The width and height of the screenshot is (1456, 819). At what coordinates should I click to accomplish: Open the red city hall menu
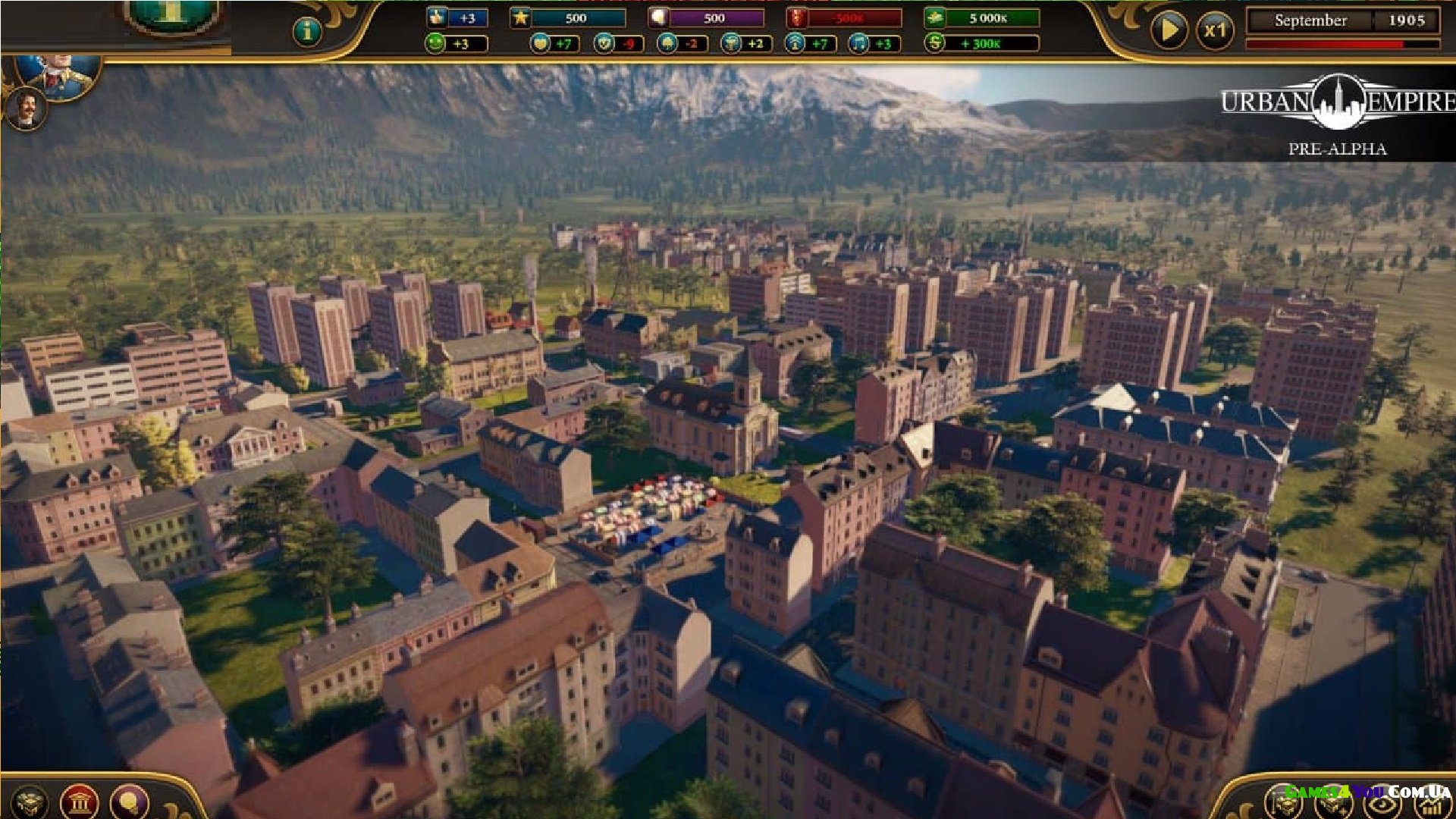pyautogui.click(x=80, y=802)
